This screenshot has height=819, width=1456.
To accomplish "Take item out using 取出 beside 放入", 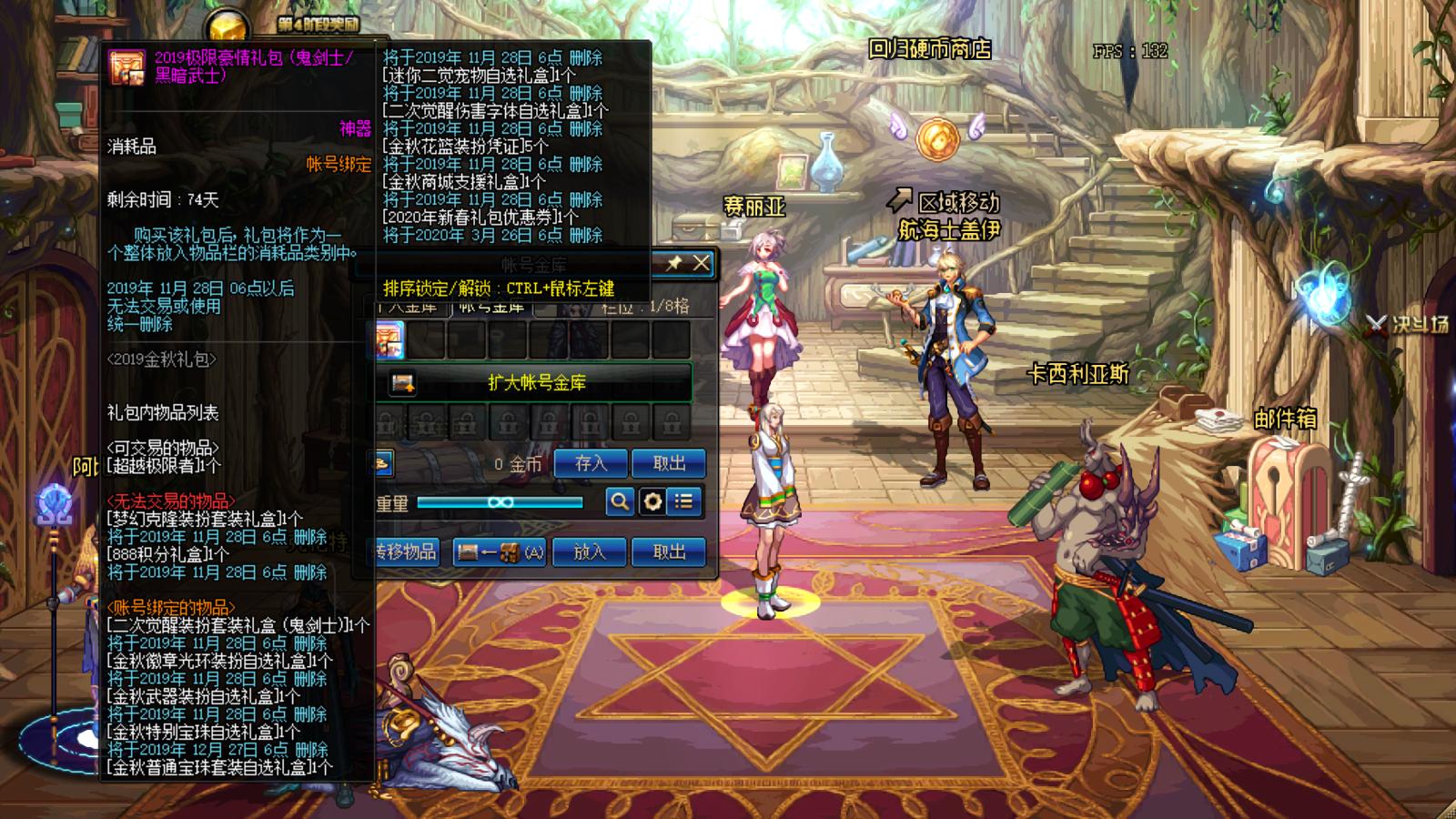I will pos(669,551).
